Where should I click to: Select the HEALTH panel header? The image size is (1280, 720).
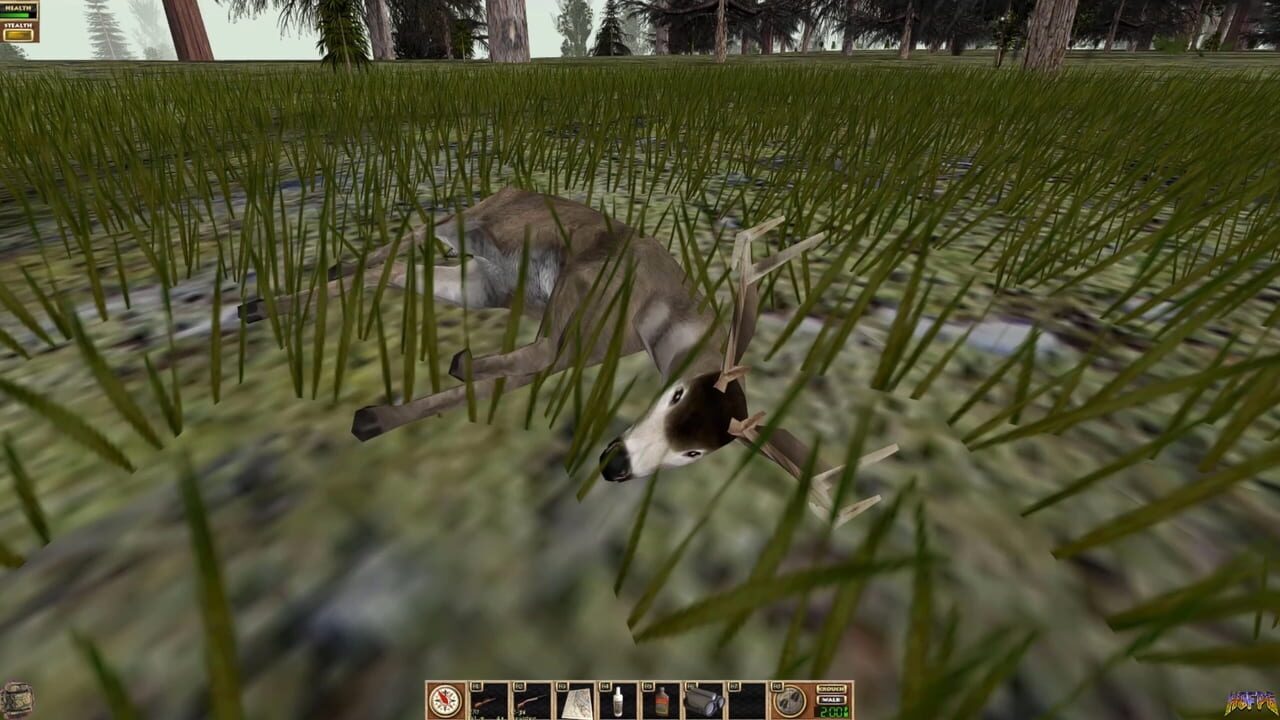[18, 8]
